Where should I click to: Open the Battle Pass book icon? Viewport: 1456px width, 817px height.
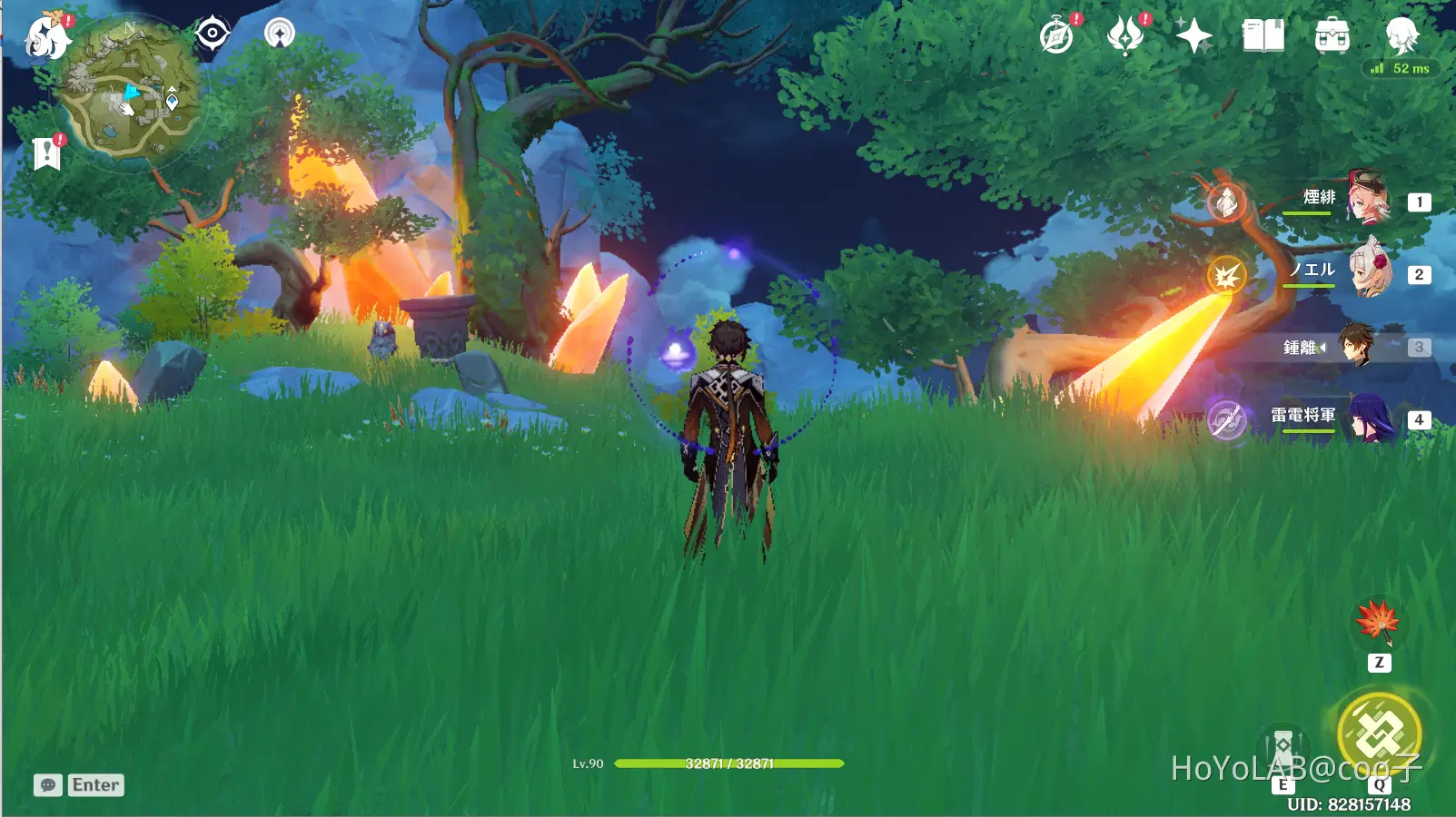point(1263,36)
